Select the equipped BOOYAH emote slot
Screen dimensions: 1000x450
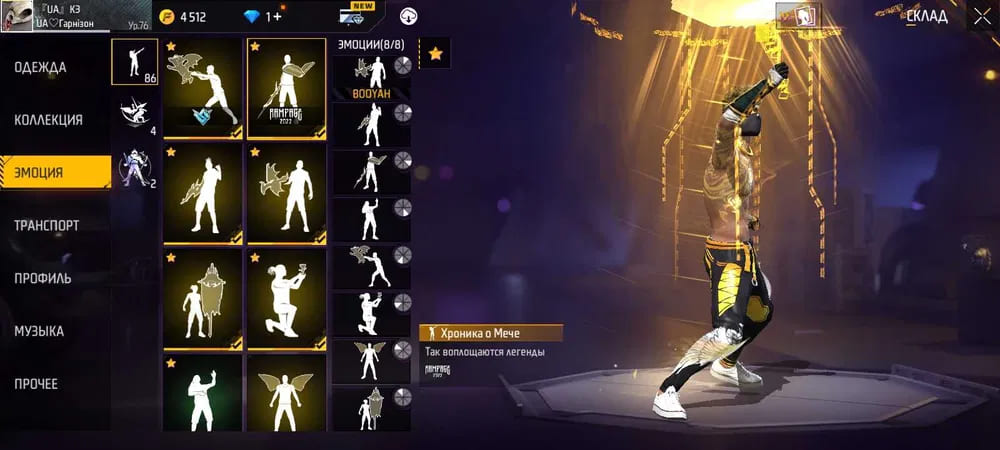[372, 76]
